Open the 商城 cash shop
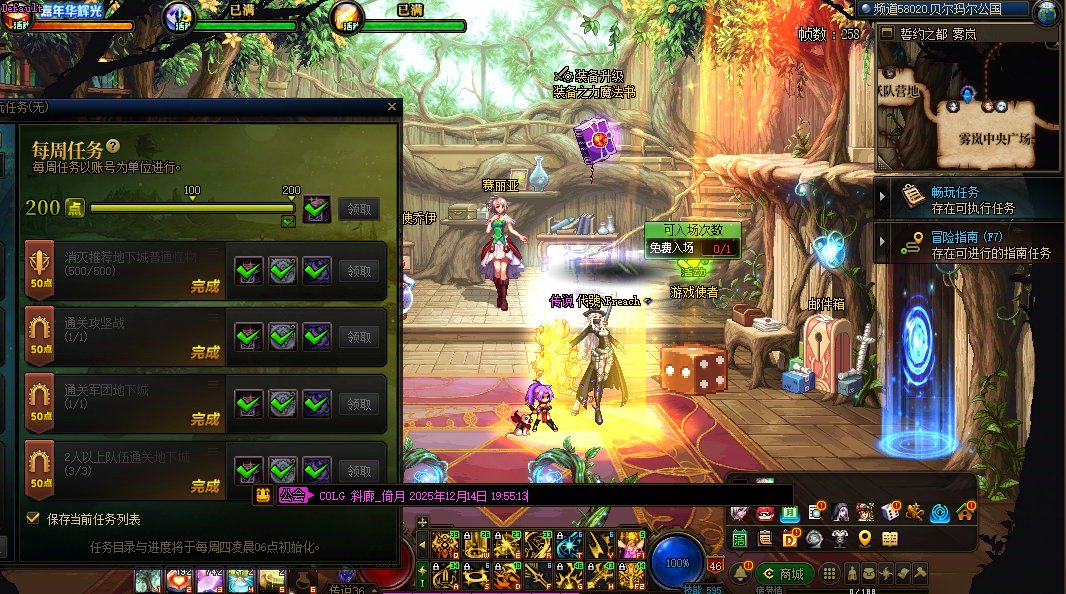 (x=786, y=574)
